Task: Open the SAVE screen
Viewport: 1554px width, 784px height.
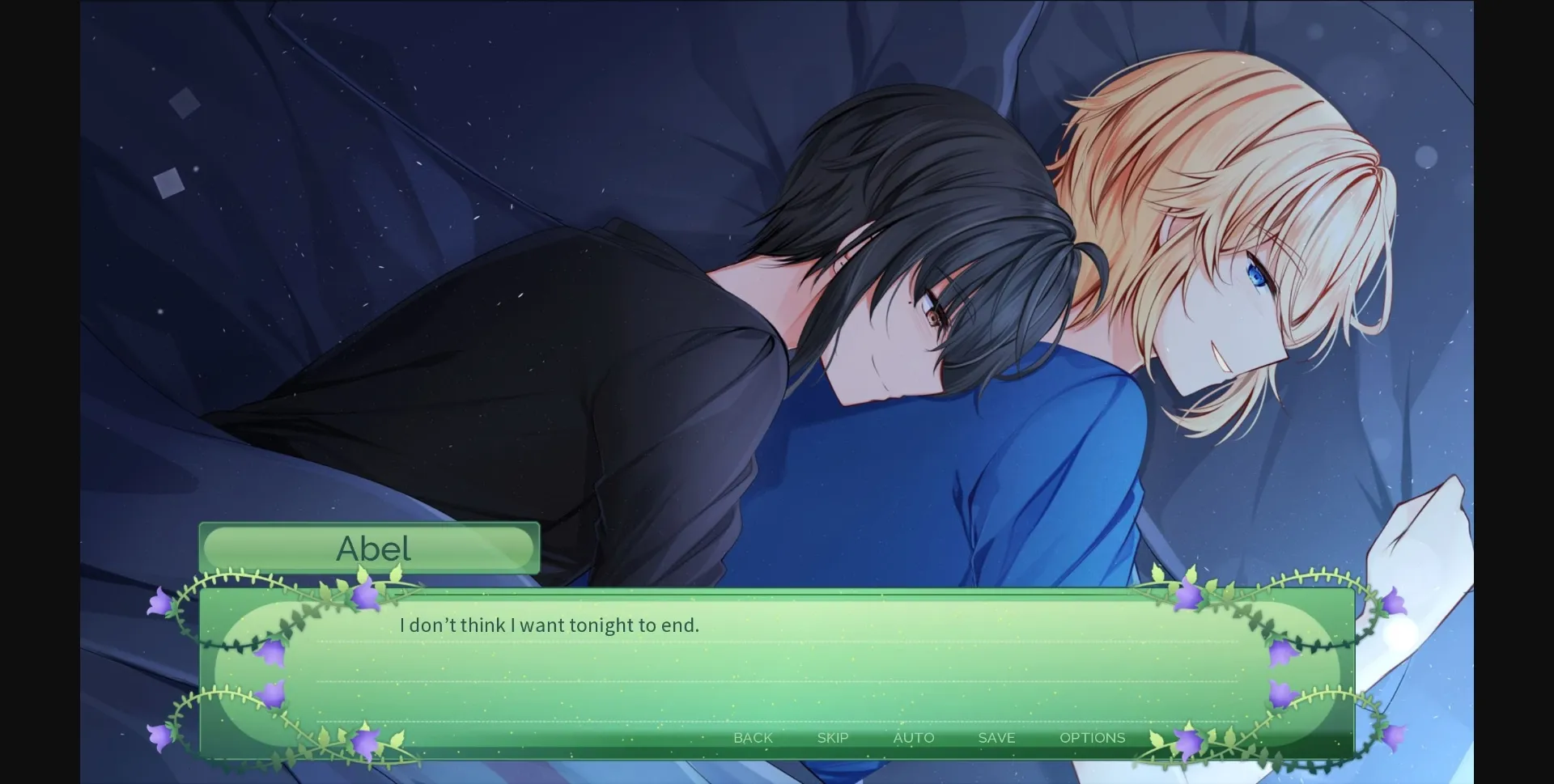Action: (x=996, y=737)
